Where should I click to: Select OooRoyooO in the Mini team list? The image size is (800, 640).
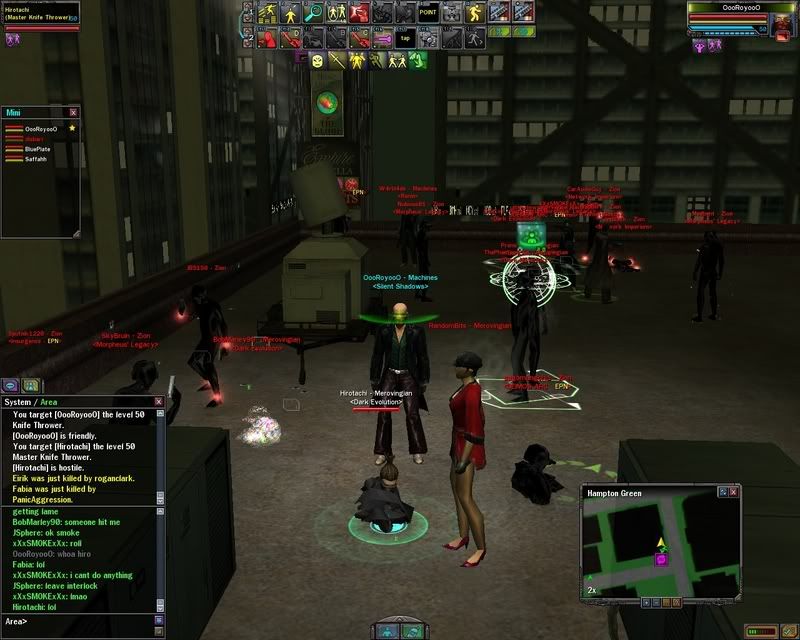pos(40,129)
